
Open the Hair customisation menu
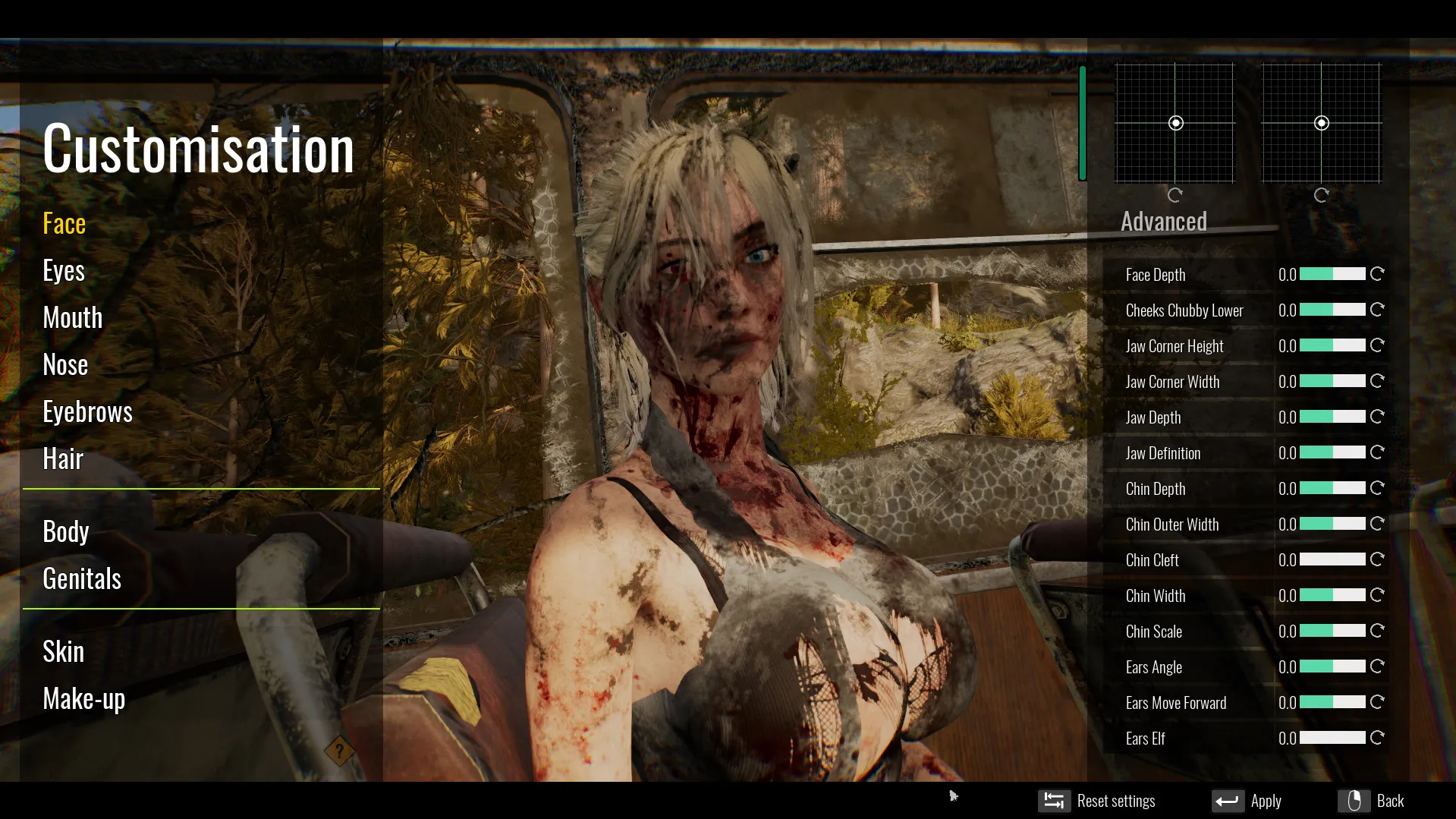(63, 459)
